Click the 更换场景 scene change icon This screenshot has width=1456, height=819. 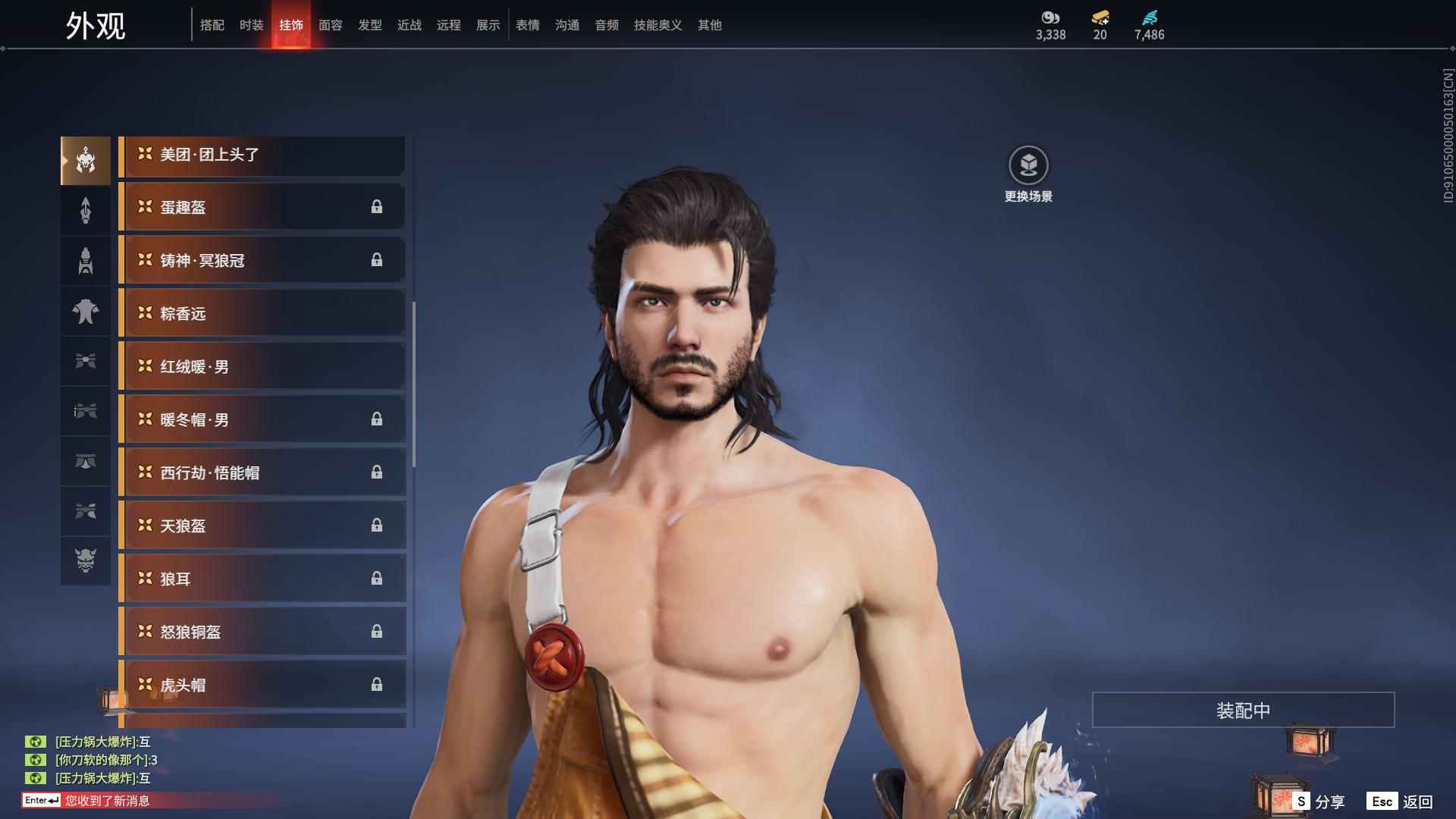(x=1028, y=165)
